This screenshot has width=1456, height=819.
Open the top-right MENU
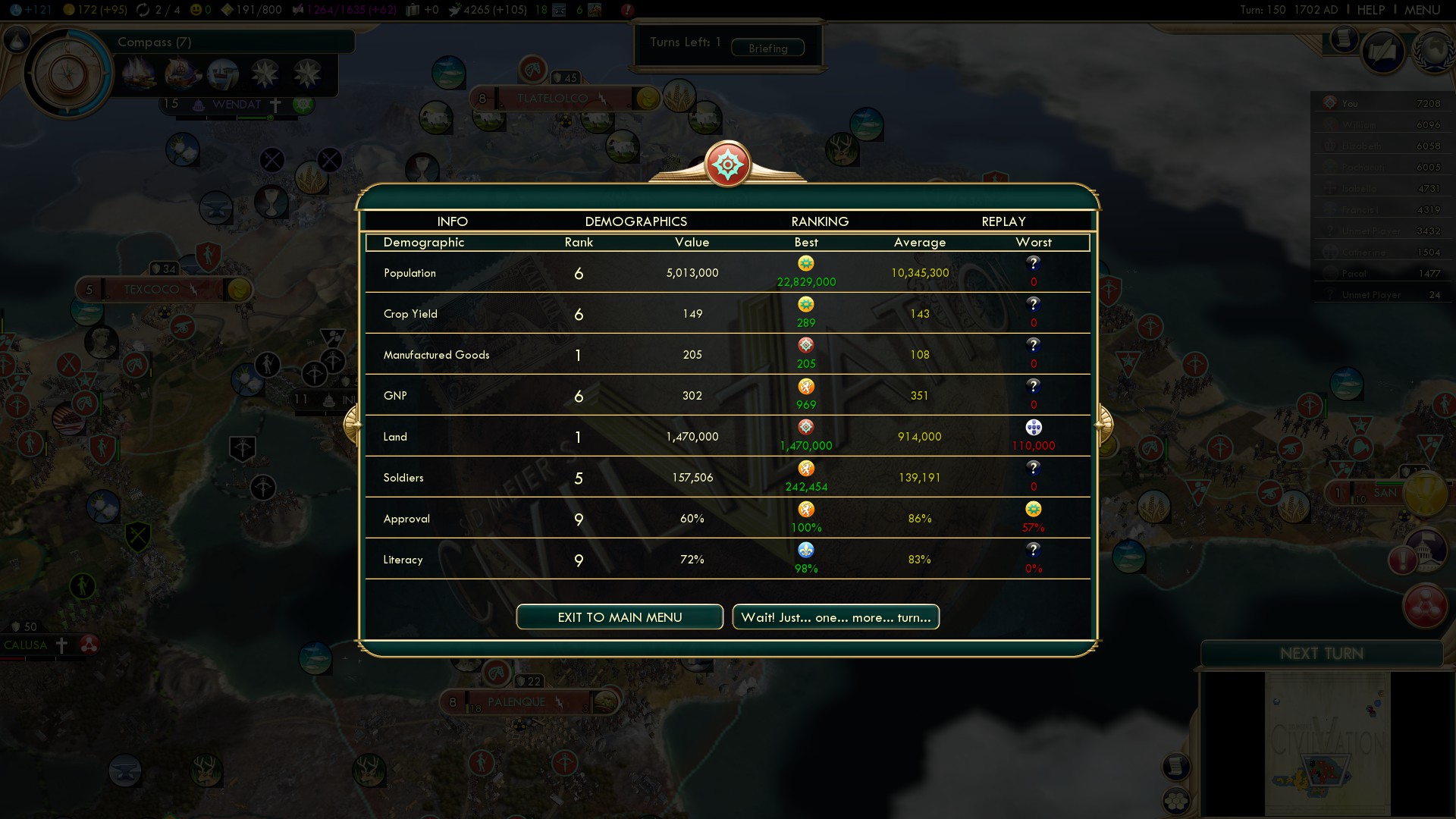coord(1422,10)
